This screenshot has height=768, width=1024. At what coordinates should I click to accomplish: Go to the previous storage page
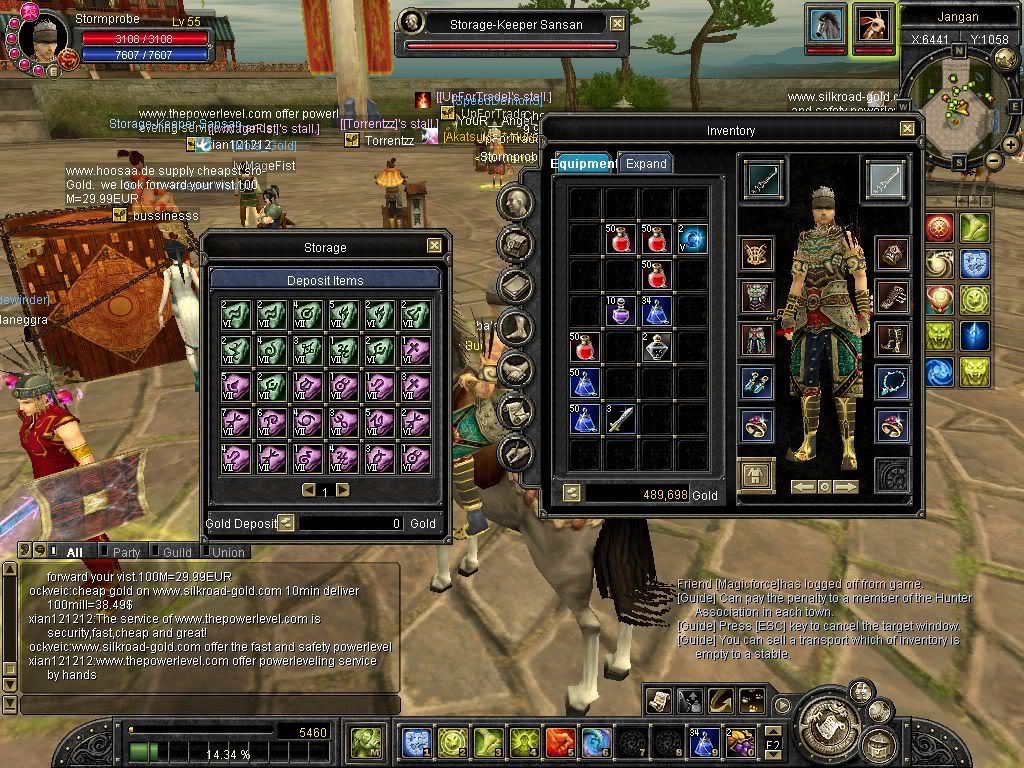pos(309,490)
